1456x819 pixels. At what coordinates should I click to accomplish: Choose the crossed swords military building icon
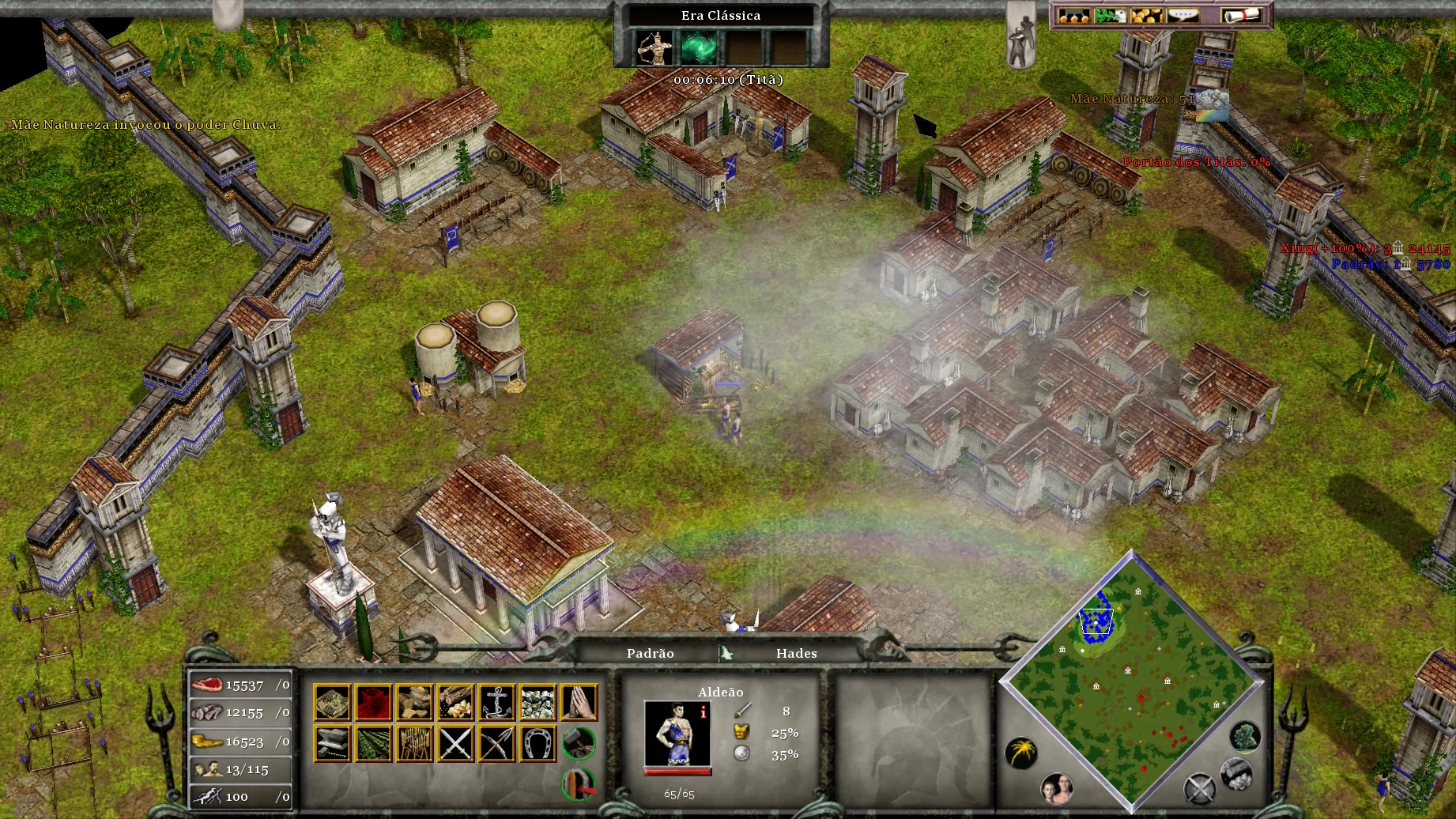pyautogui.click(x=455, y=744)
